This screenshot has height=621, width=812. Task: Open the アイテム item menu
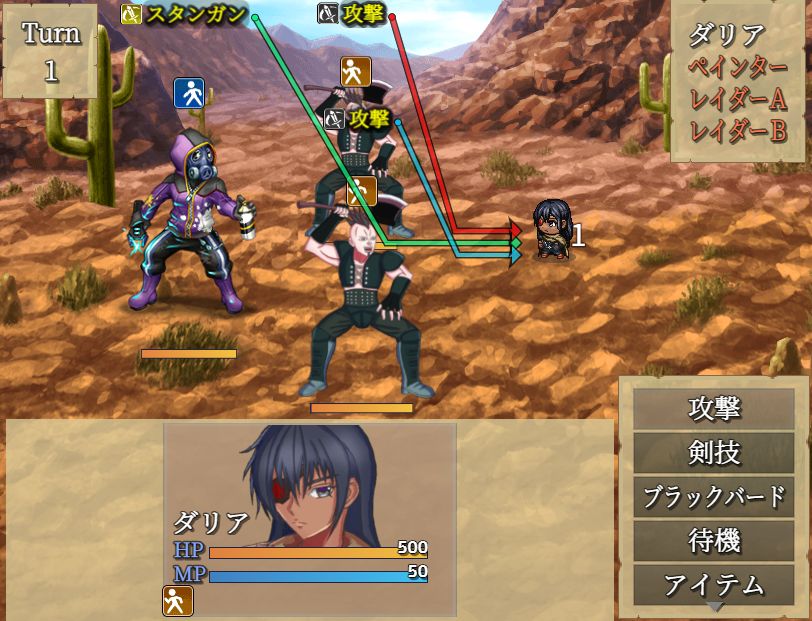(714, 583)
